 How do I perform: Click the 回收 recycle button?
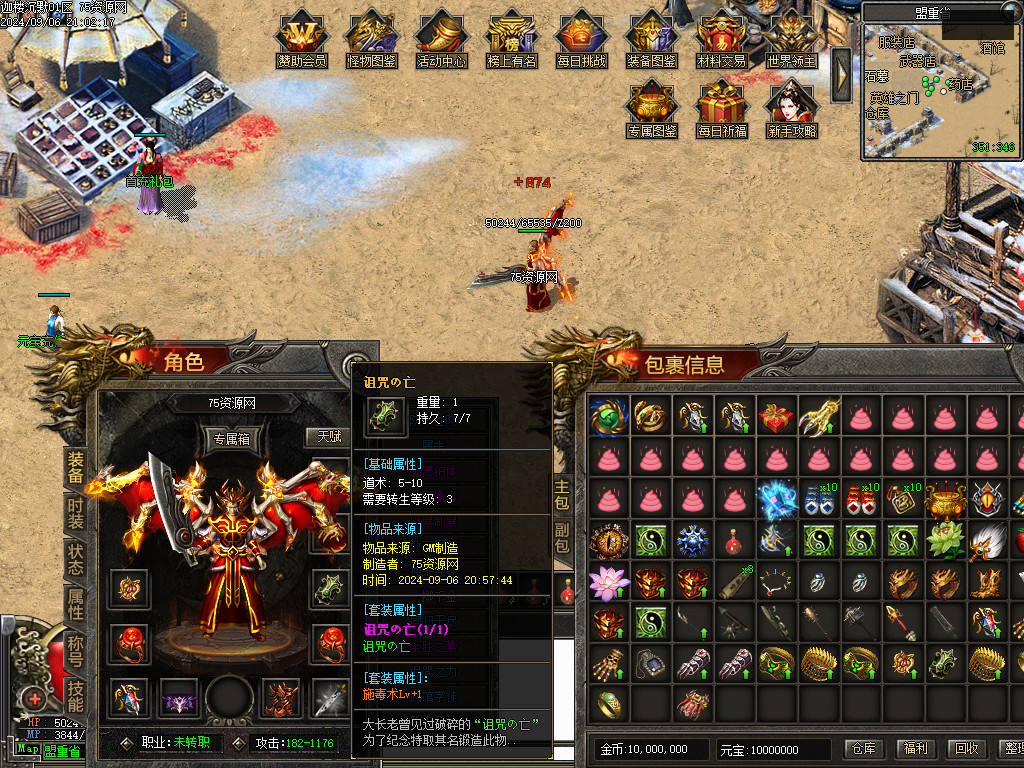pos(966,749)
